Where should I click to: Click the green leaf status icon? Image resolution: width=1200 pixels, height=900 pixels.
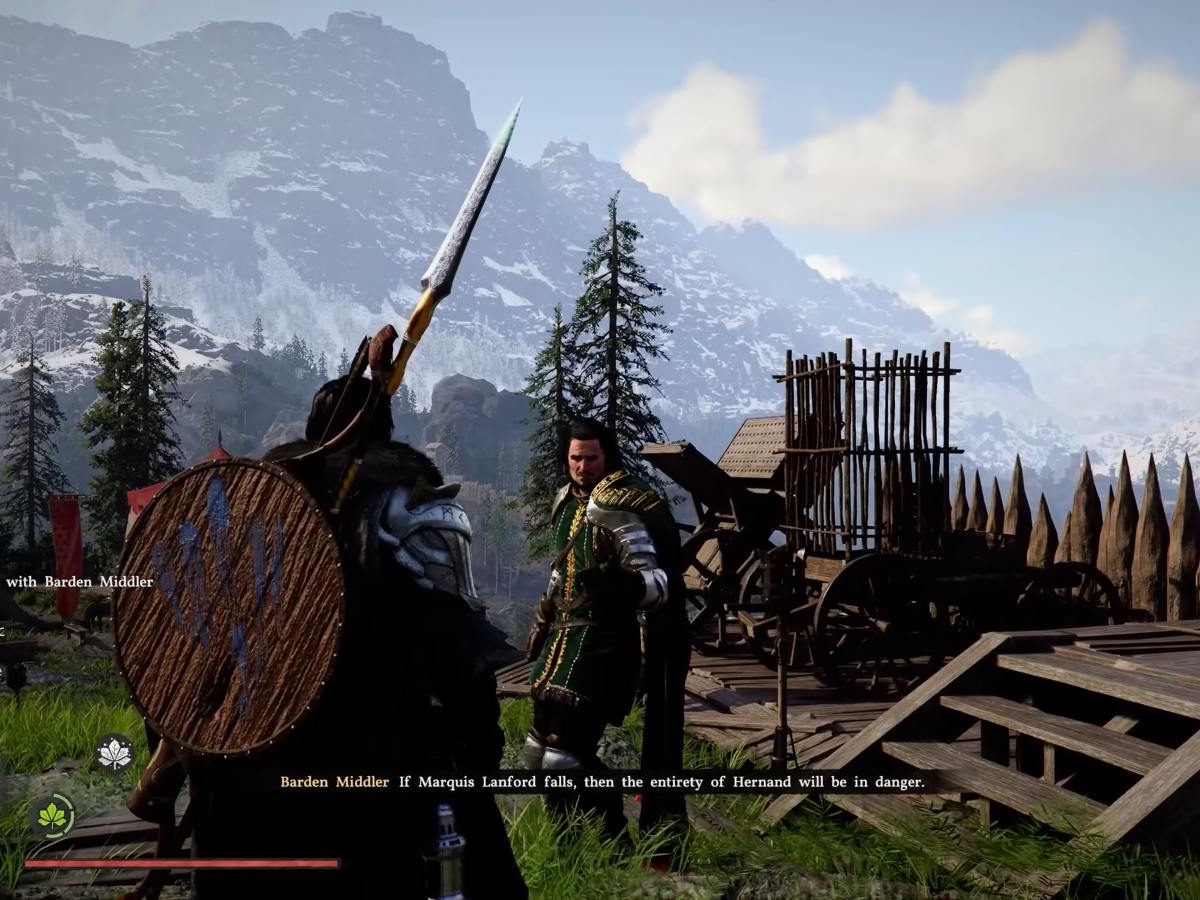pyautogui.click(x=52, y=815)
